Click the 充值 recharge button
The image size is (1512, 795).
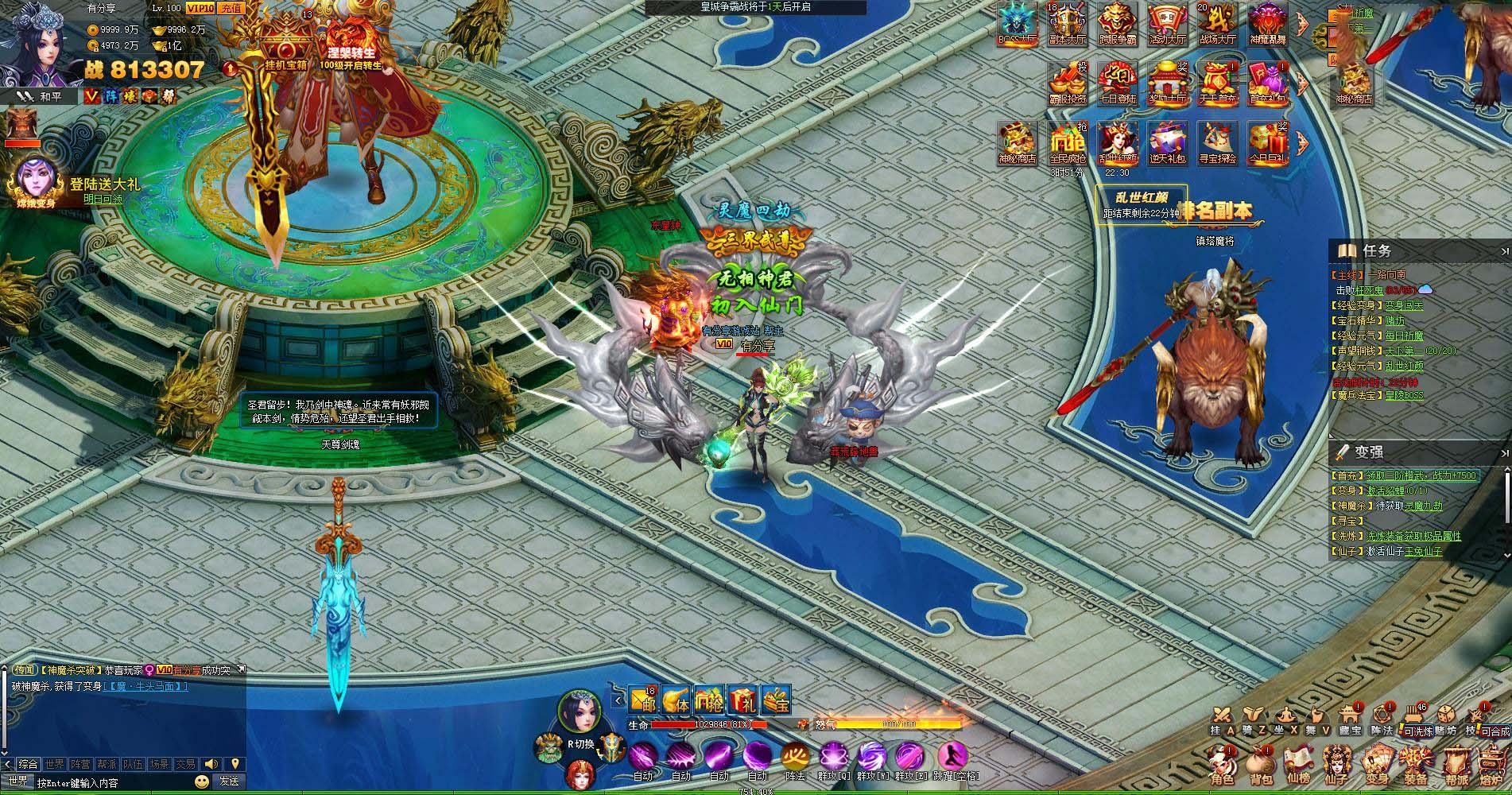tap(231, 8)
